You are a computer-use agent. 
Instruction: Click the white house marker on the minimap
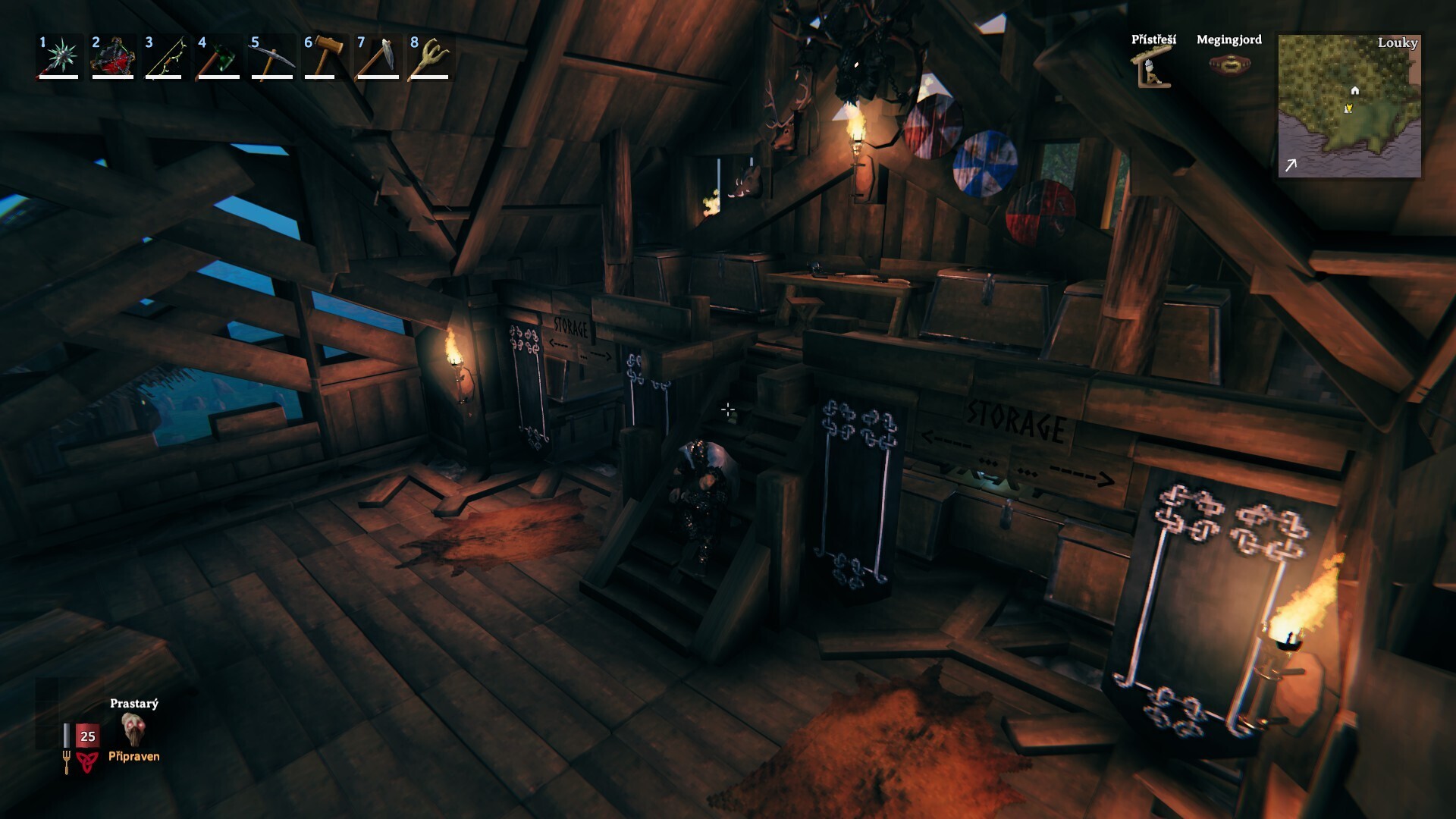1354,91
